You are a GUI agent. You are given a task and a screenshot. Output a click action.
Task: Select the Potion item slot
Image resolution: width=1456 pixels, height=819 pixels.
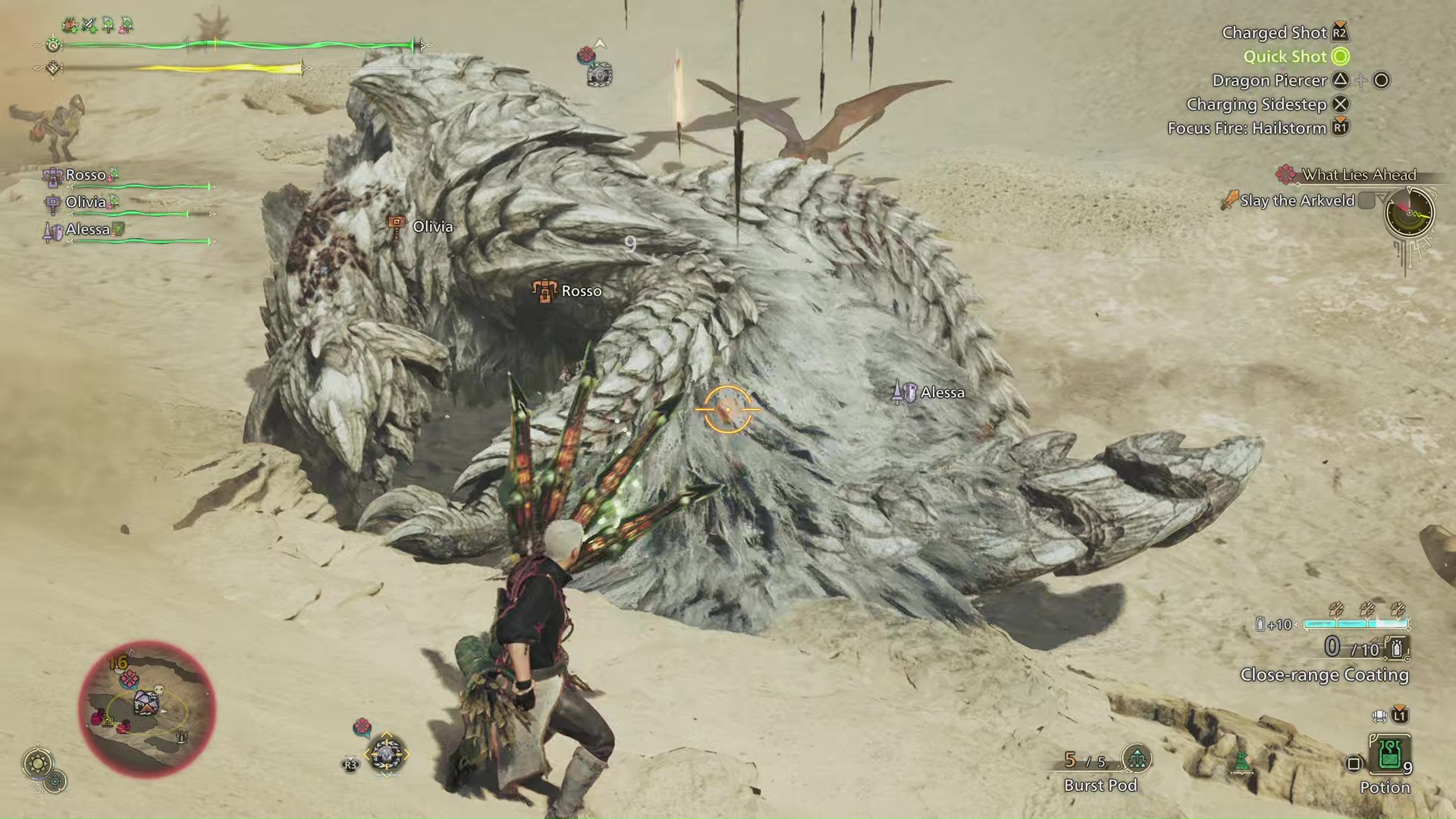point(1389,755)
